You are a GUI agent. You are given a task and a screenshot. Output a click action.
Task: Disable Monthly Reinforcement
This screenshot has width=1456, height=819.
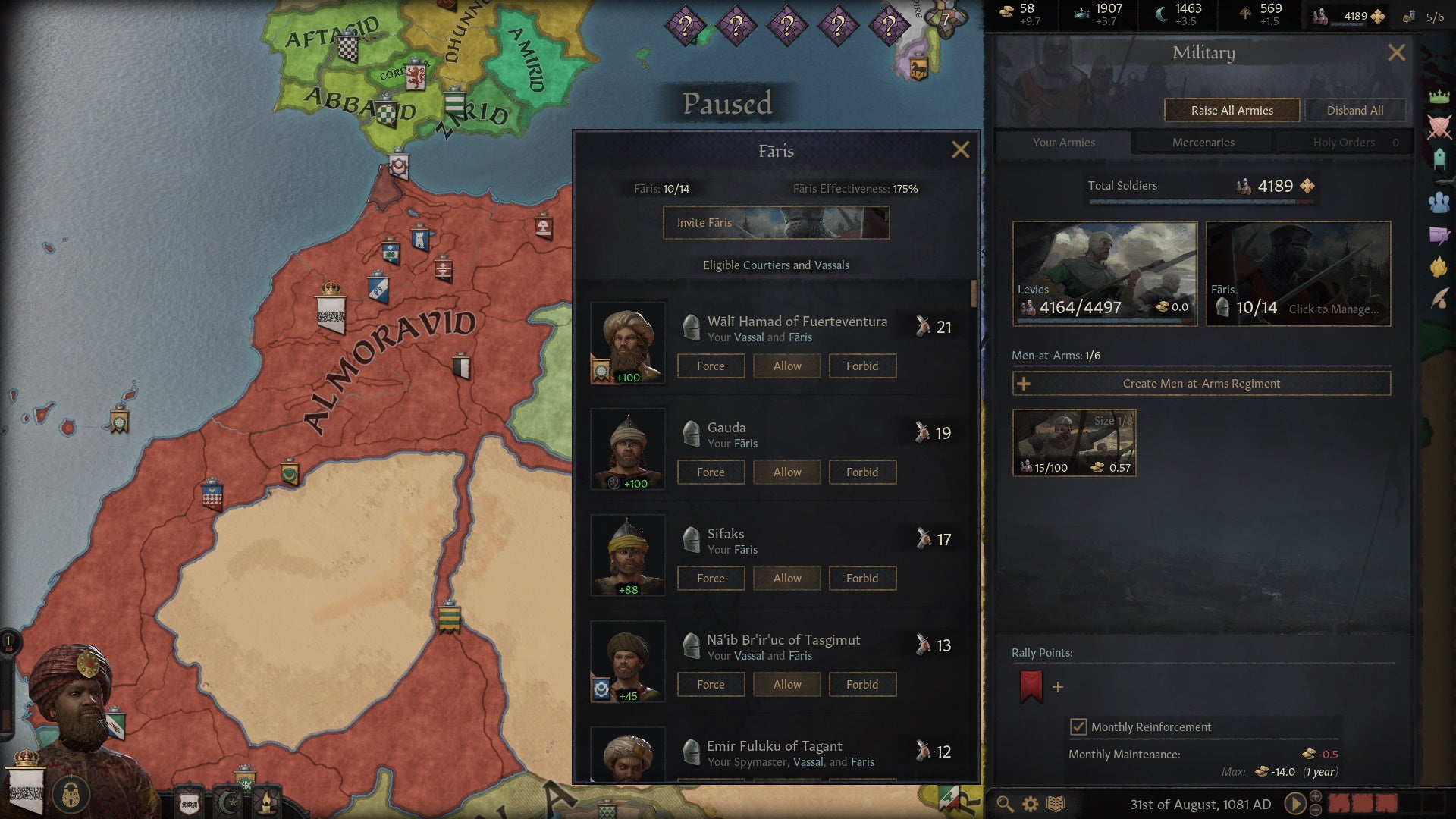point(1080,726)
